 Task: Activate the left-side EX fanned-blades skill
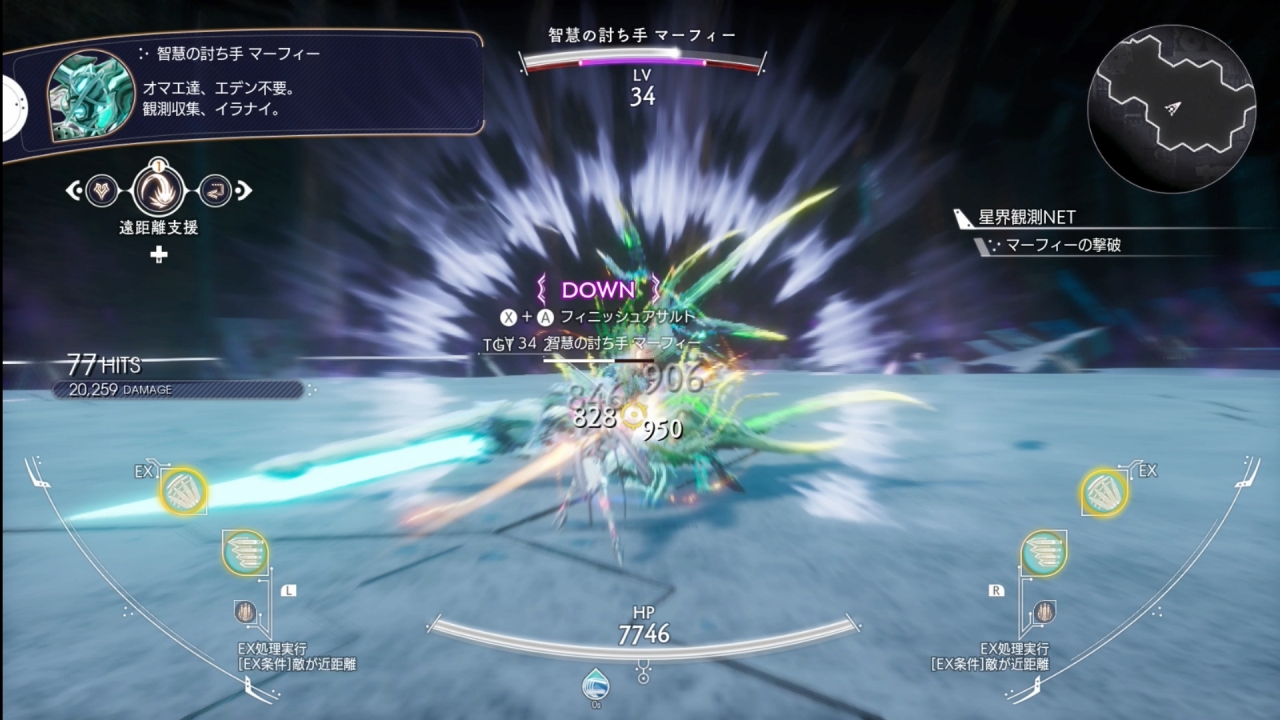183,491
